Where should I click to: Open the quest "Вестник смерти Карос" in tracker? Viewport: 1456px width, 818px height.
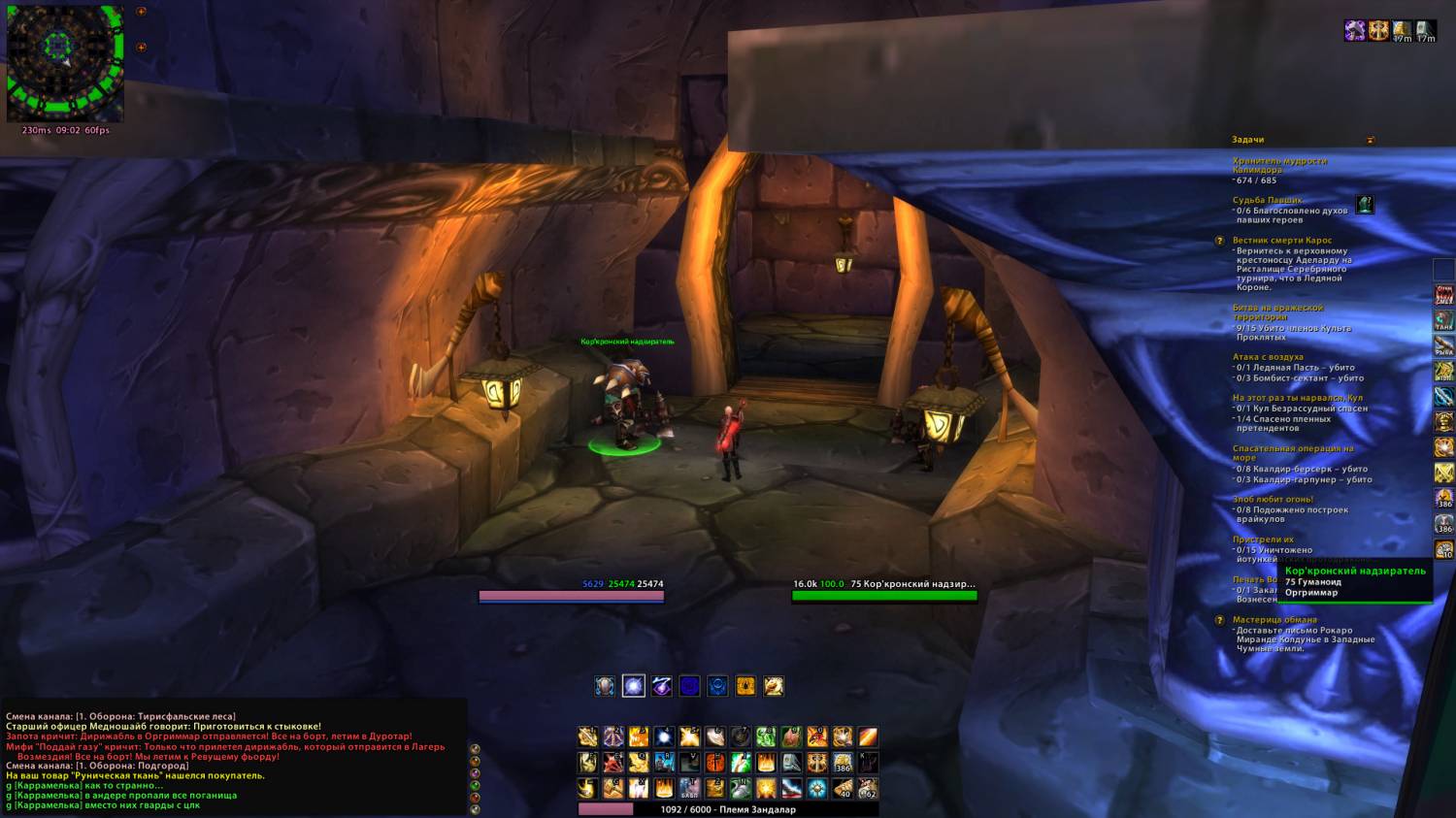(x=1282, y=241)
